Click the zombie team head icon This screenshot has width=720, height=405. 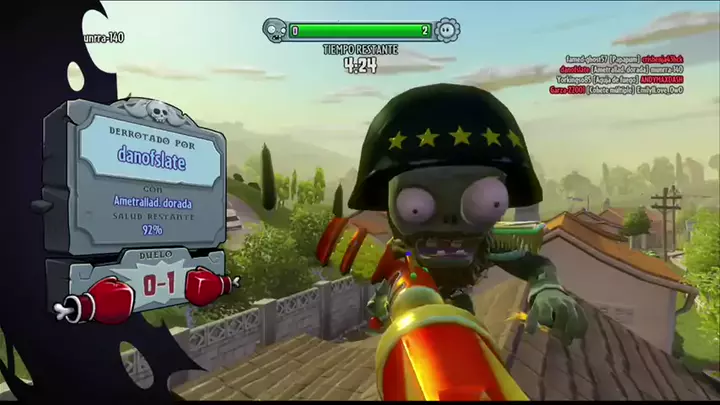pyautogui.click(x=274, y=30)
